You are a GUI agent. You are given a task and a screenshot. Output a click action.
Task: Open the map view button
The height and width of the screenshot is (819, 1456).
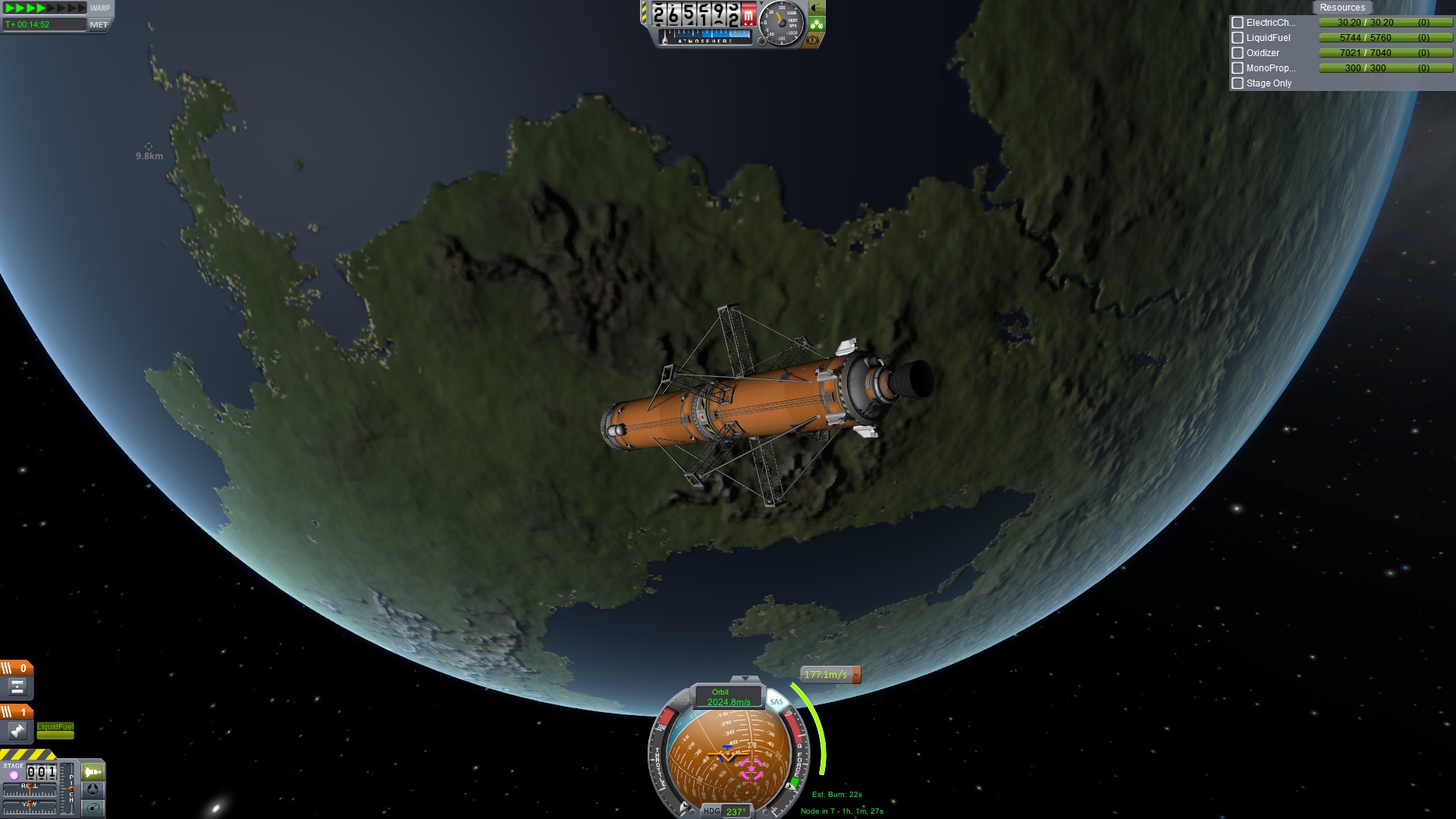(x=93, y=808)
